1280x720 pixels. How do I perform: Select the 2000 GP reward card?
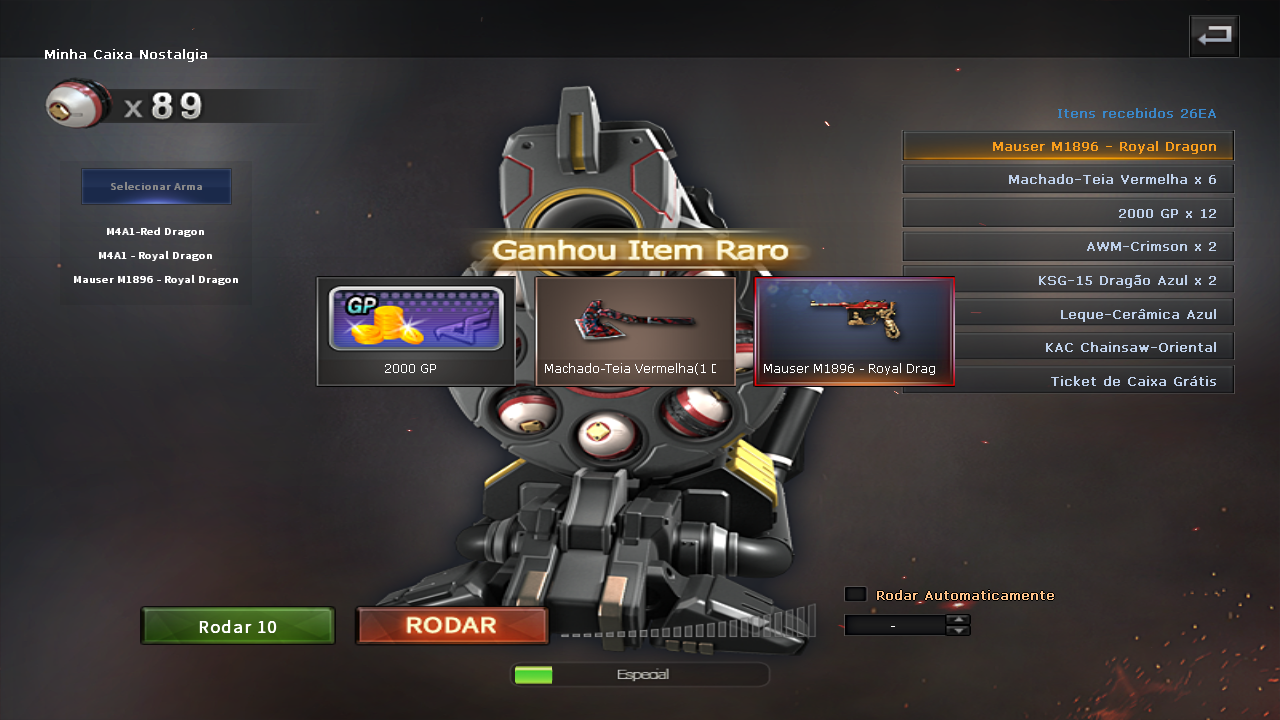point(416,331)
